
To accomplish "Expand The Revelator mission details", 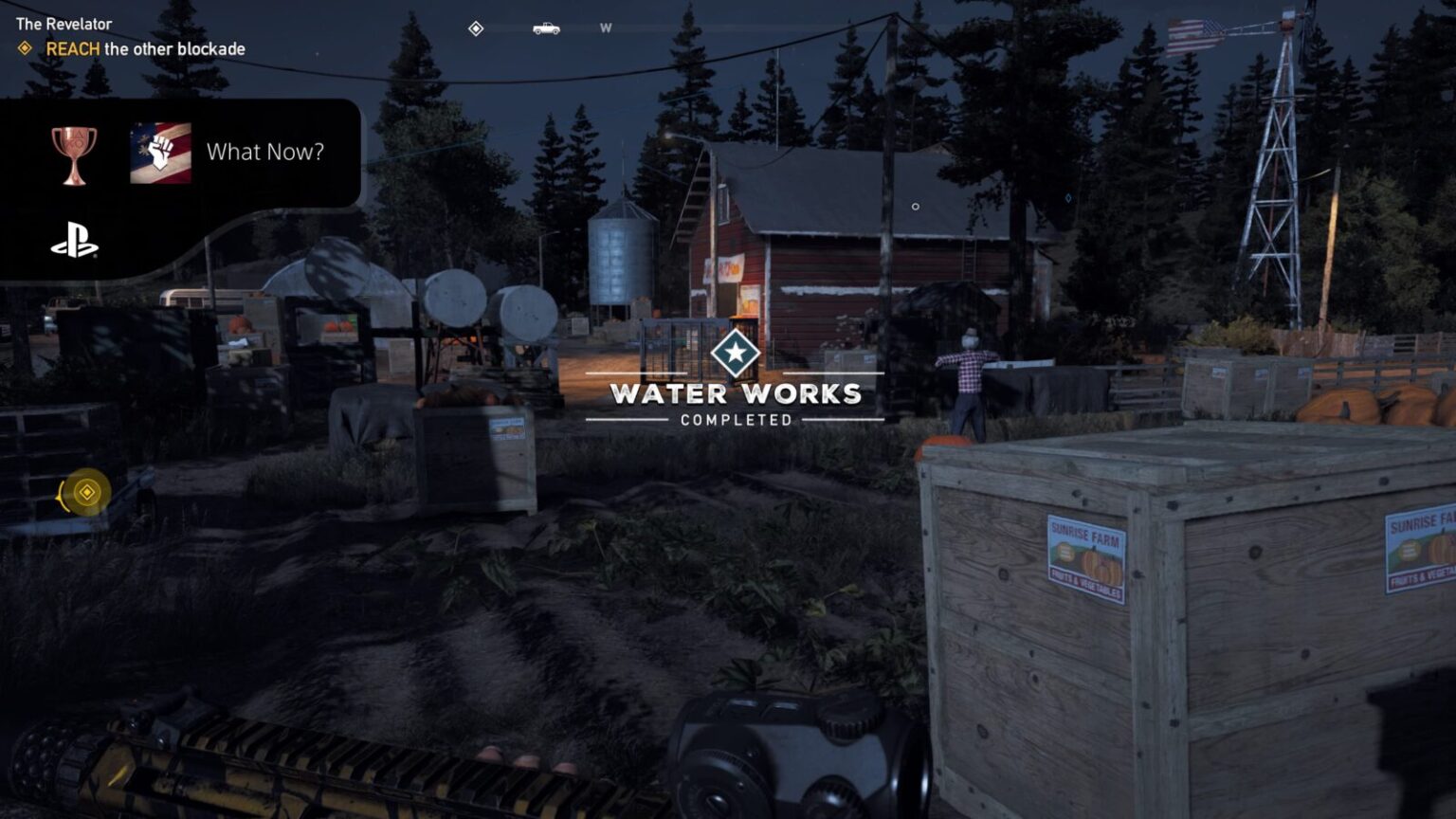I will coord(63,24).
